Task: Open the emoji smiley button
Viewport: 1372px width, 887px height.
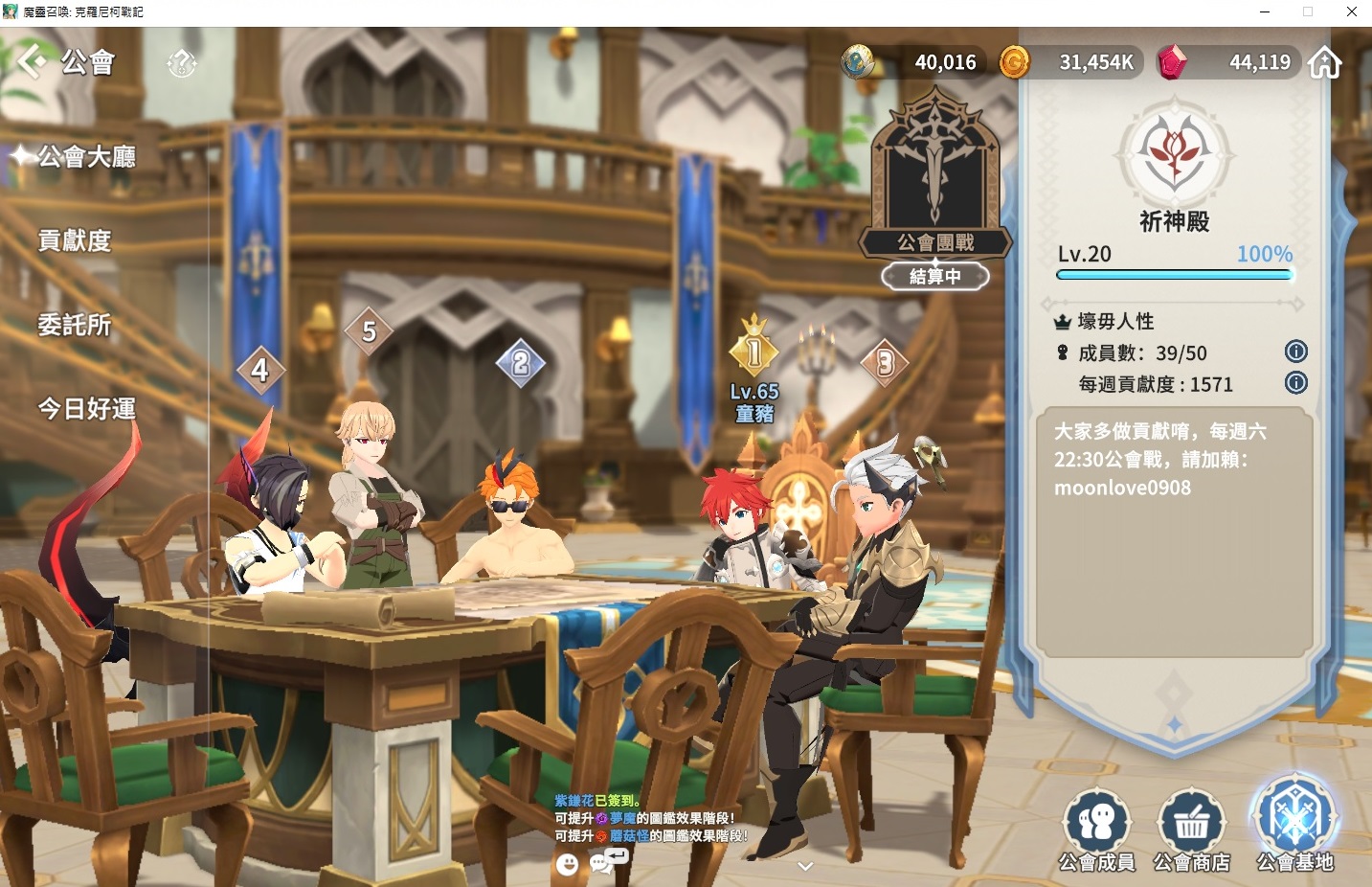Action: tap(568, 864)
